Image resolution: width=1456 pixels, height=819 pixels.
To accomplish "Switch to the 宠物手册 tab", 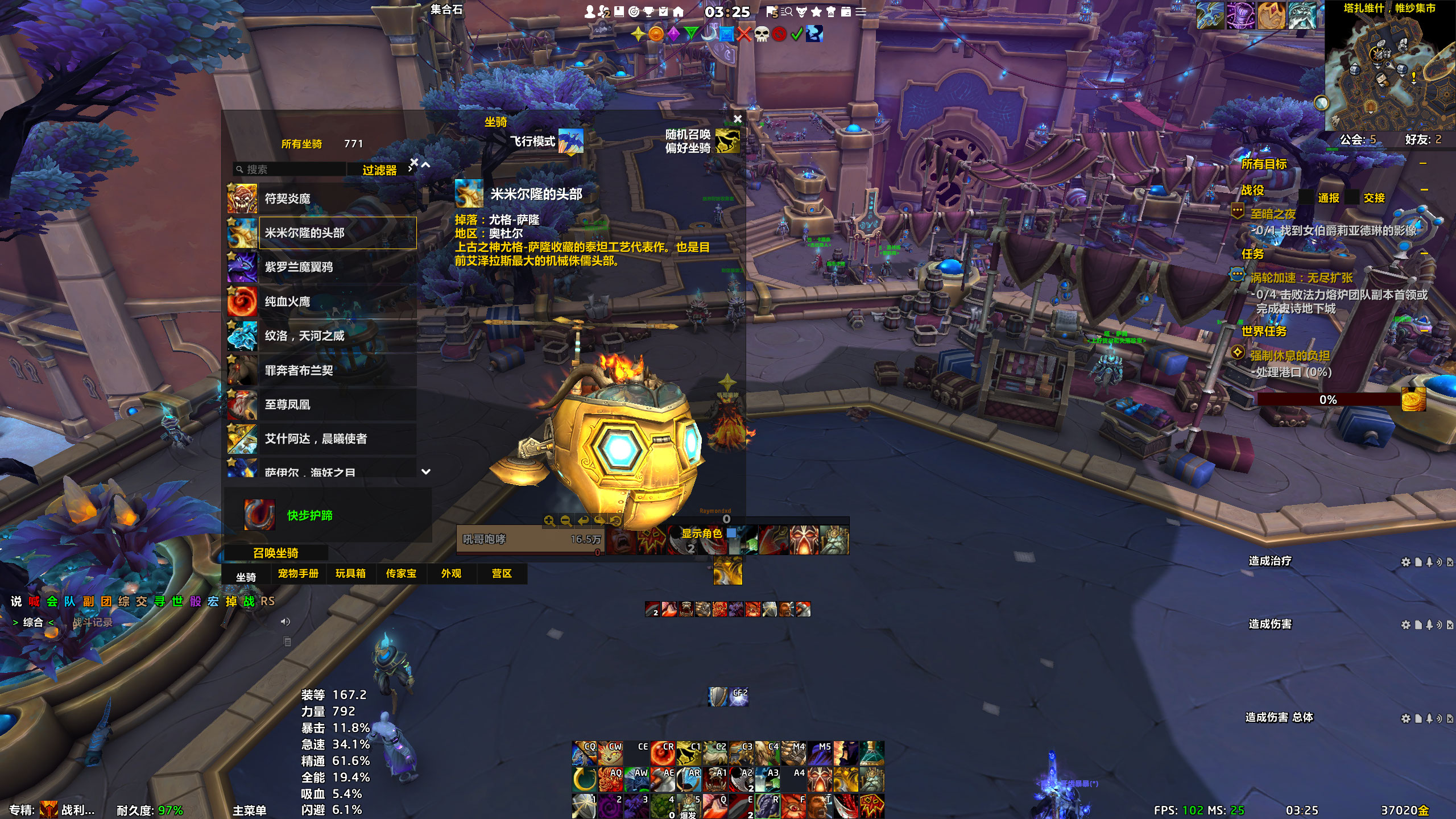I will (298, 573).
